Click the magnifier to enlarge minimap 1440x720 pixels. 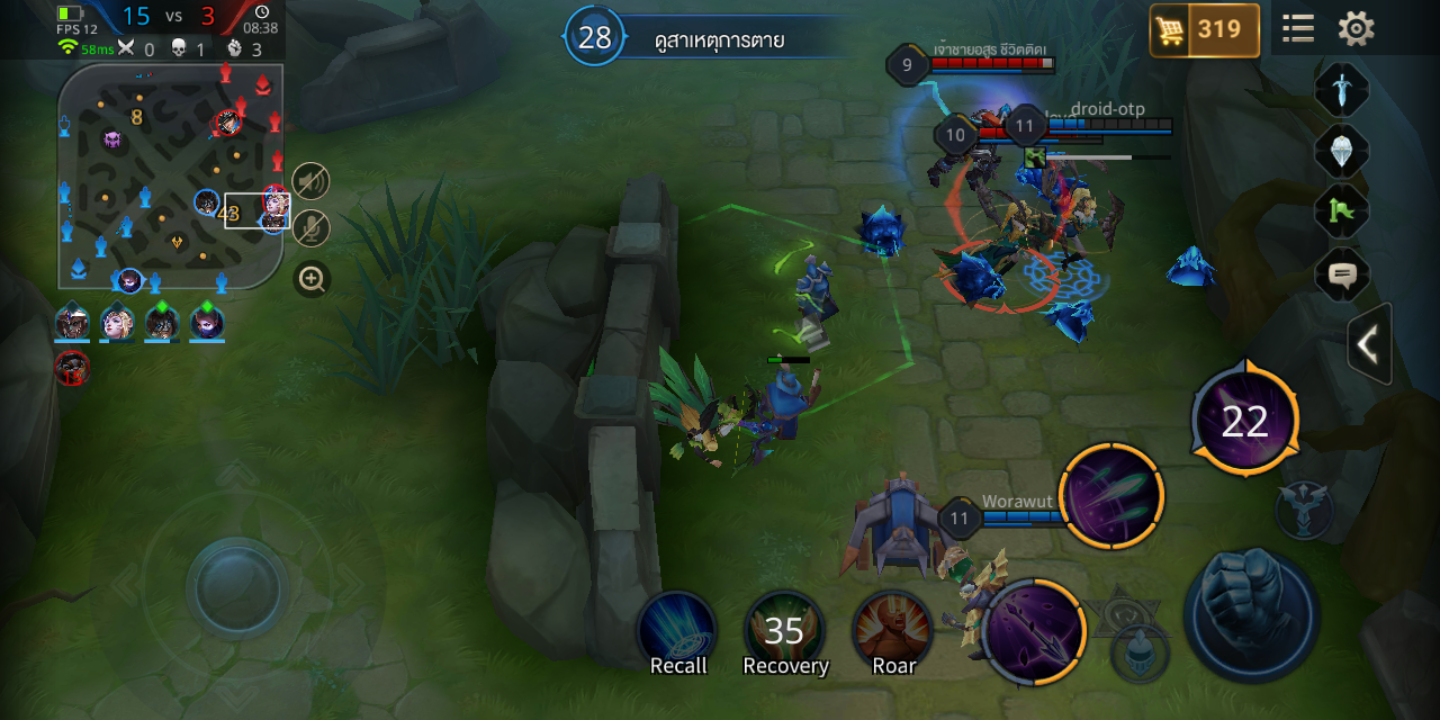pyautogui.click(x=312, y=279)
